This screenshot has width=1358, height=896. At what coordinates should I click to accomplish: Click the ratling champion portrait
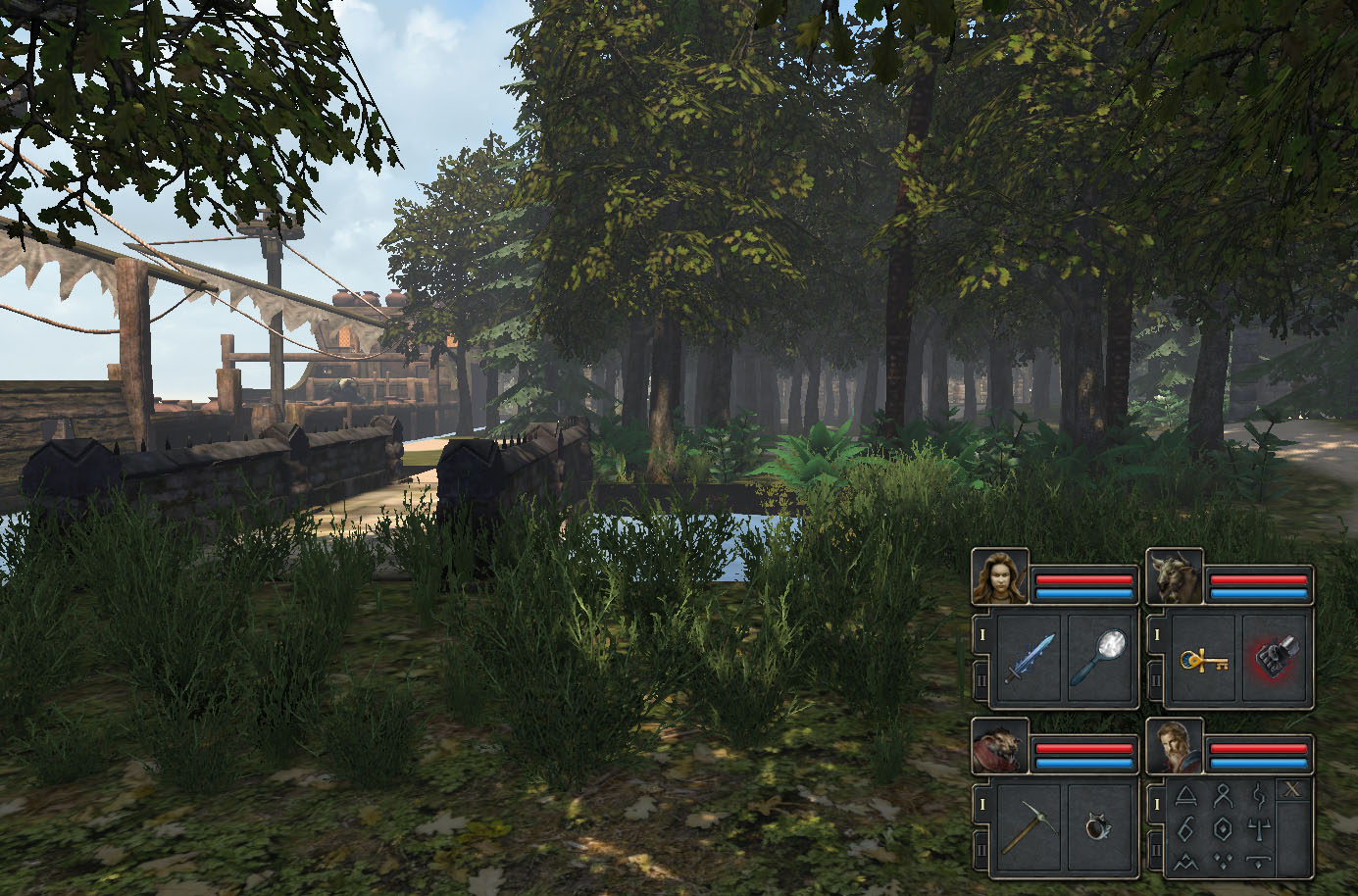(999, 747)
